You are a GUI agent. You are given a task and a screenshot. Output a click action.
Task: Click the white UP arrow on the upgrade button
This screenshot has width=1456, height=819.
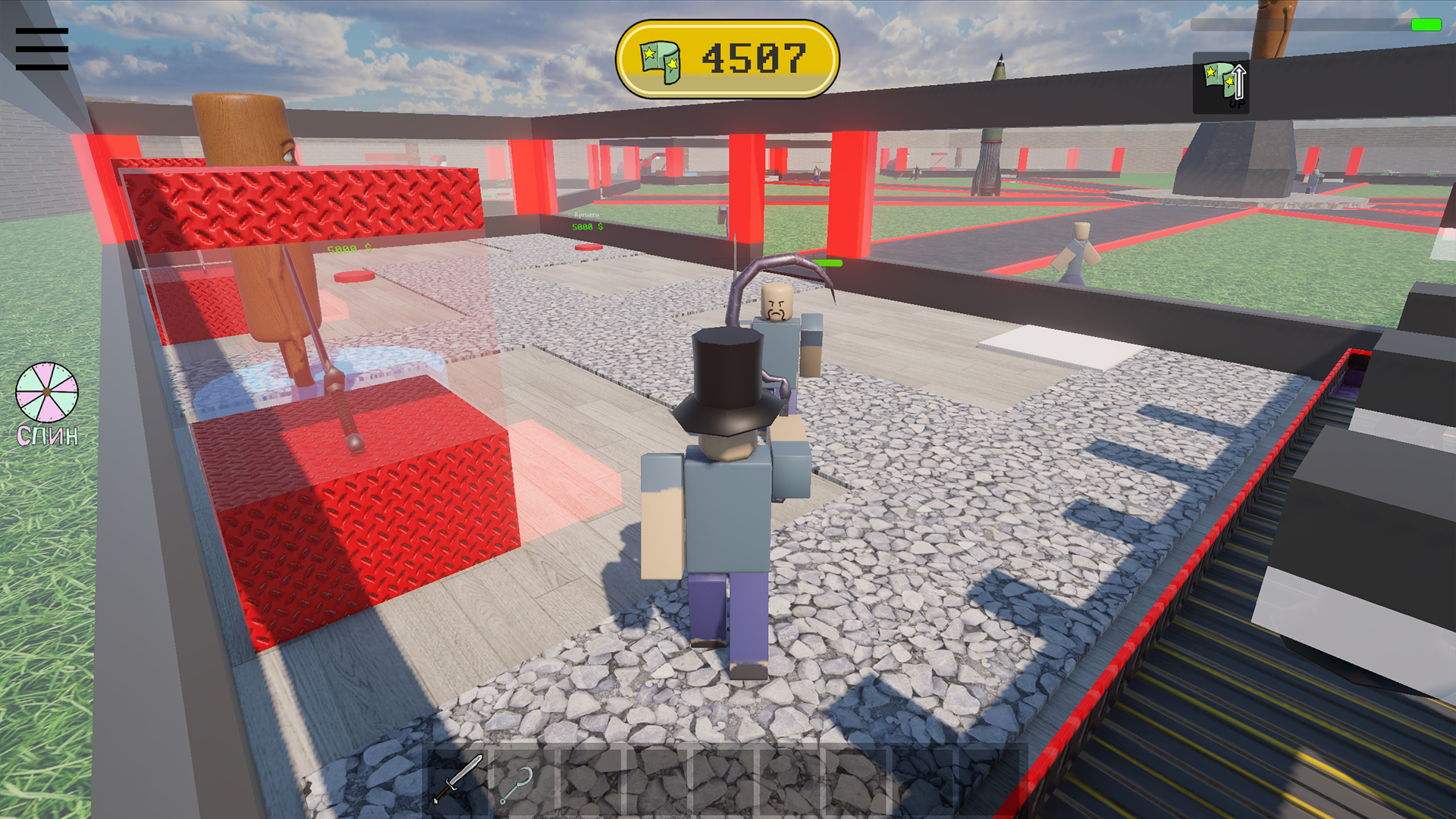(1241, 82)
